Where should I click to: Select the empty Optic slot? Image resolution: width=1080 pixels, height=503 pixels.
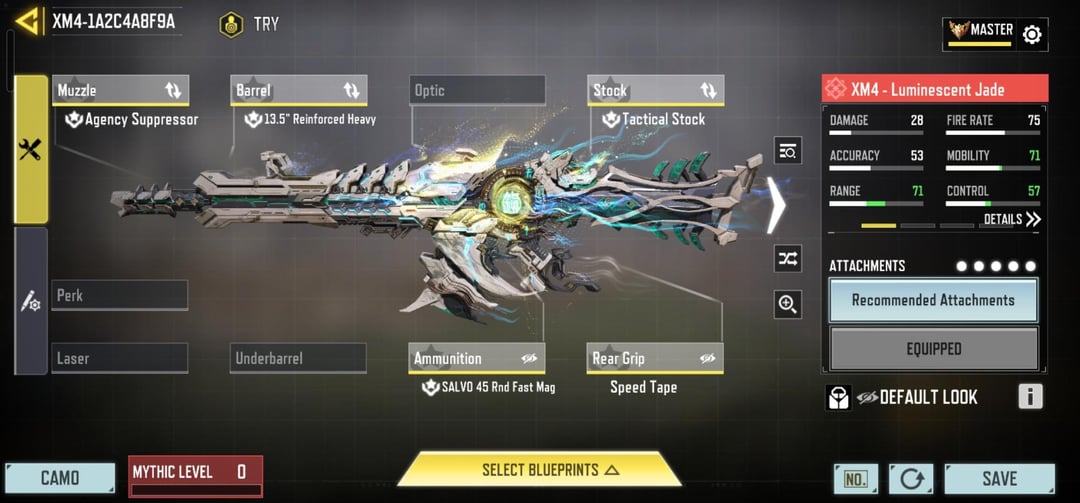click(x=477, y=91)
